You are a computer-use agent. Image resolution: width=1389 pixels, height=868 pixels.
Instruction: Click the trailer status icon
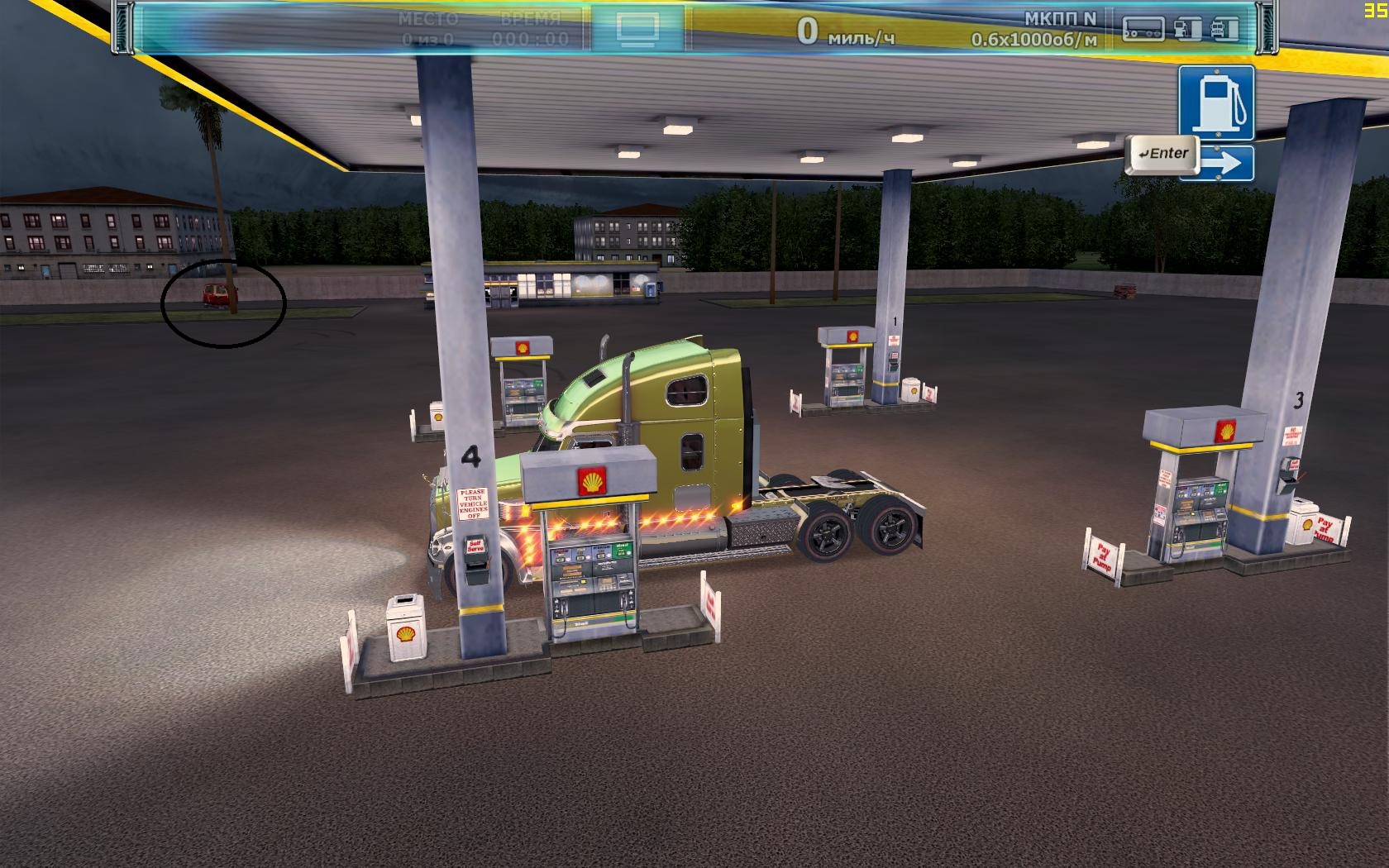[1143, 29]
